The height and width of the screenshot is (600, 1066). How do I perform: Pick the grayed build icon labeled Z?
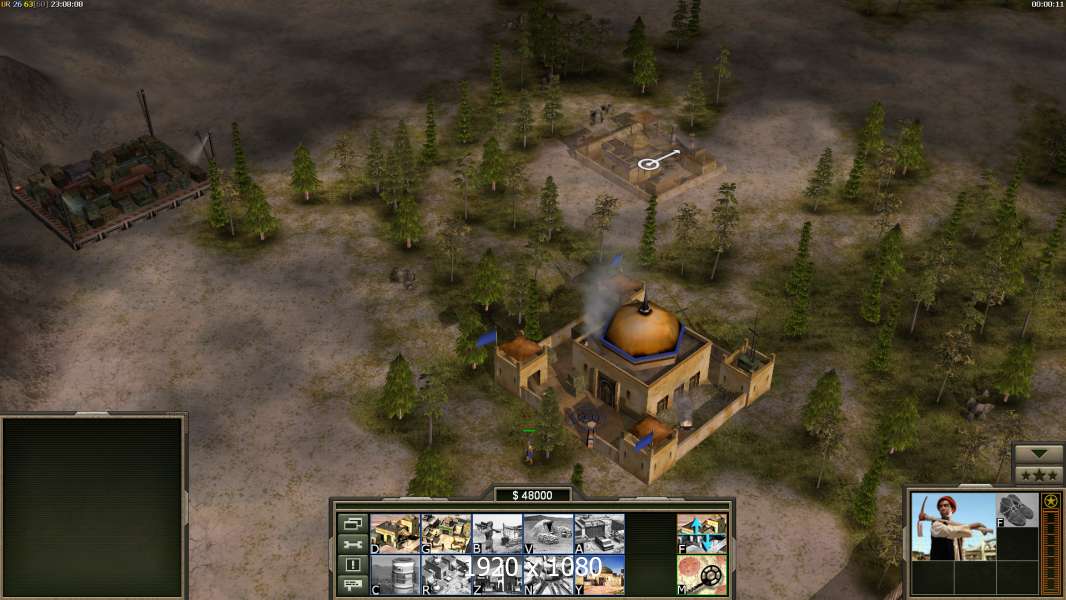[x=497, y=574]
